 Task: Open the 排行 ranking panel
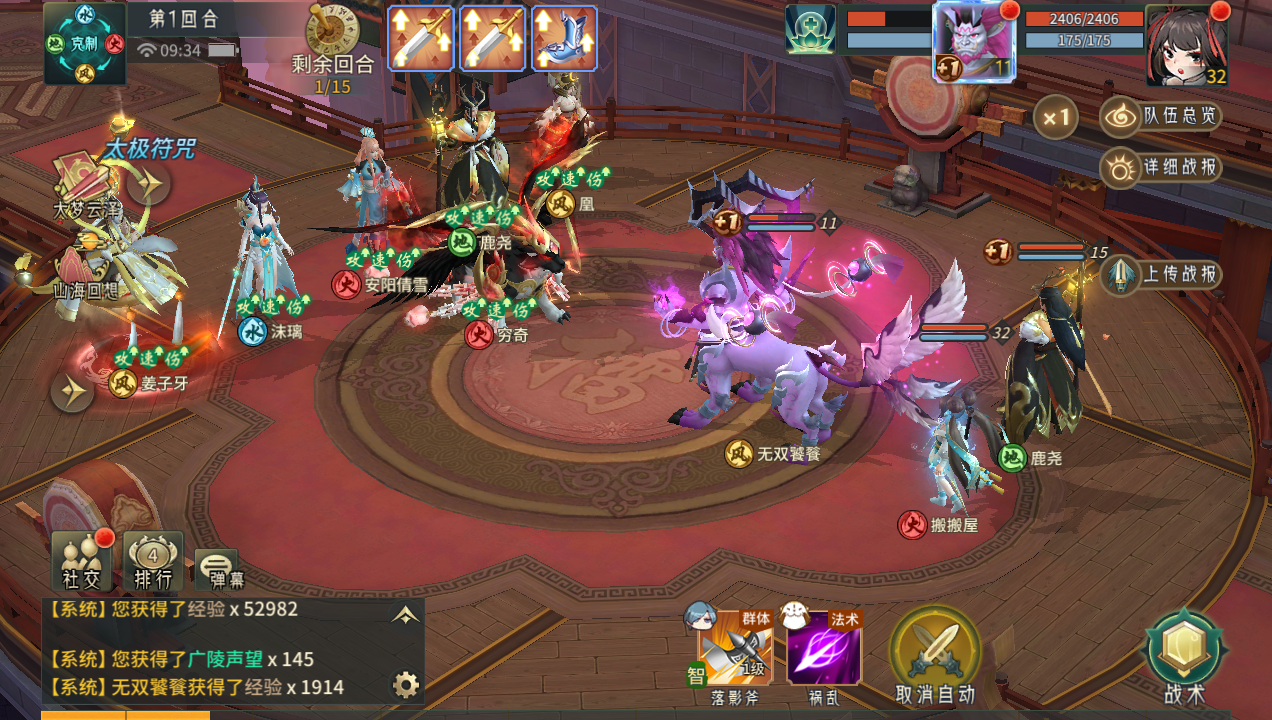[153, 560]
